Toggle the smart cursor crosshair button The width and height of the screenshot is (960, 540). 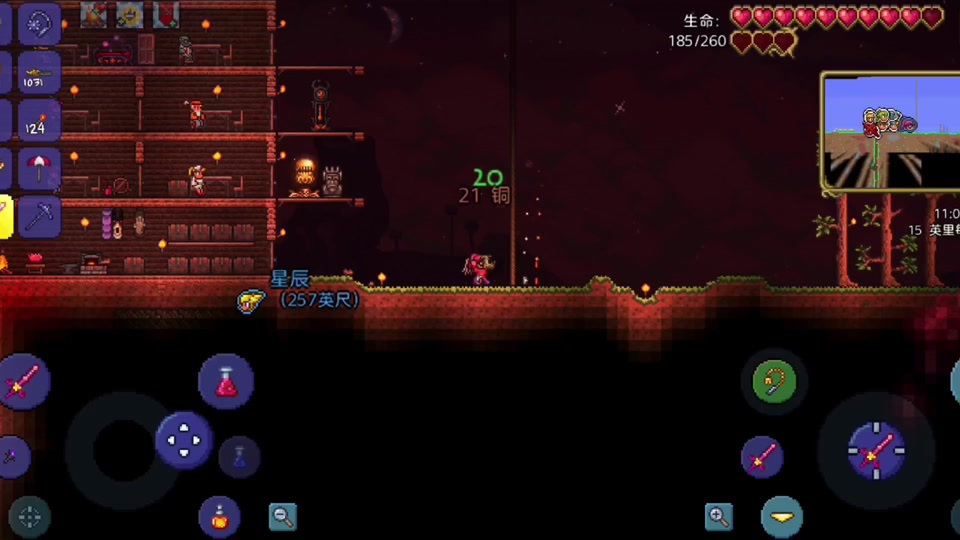[30, 517]
